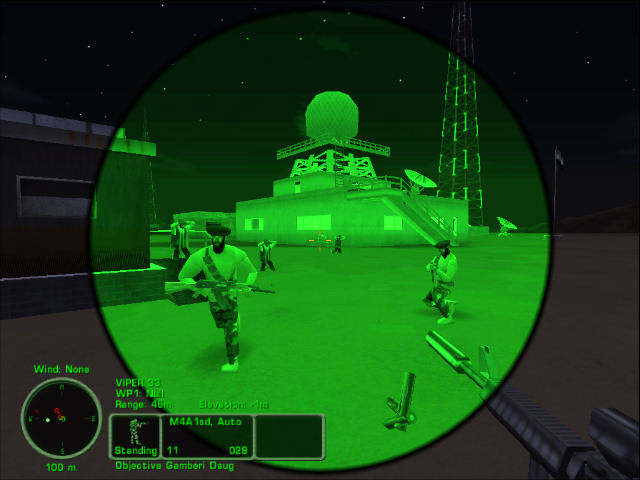
Task: Click the circular compass radar minimap
Action: click(x=61, y=418)
